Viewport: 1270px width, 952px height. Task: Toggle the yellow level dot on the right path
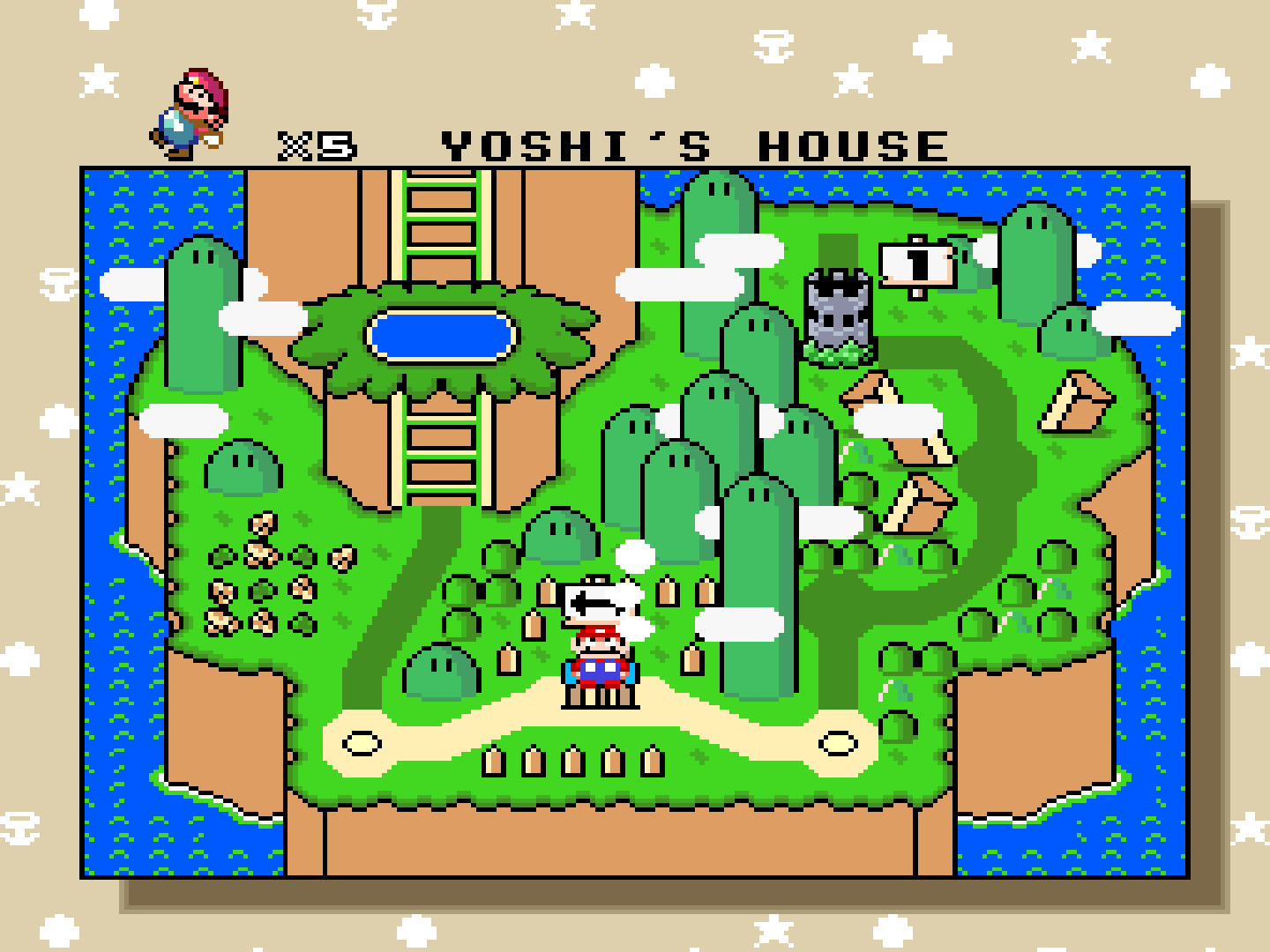tap(838, 743)
